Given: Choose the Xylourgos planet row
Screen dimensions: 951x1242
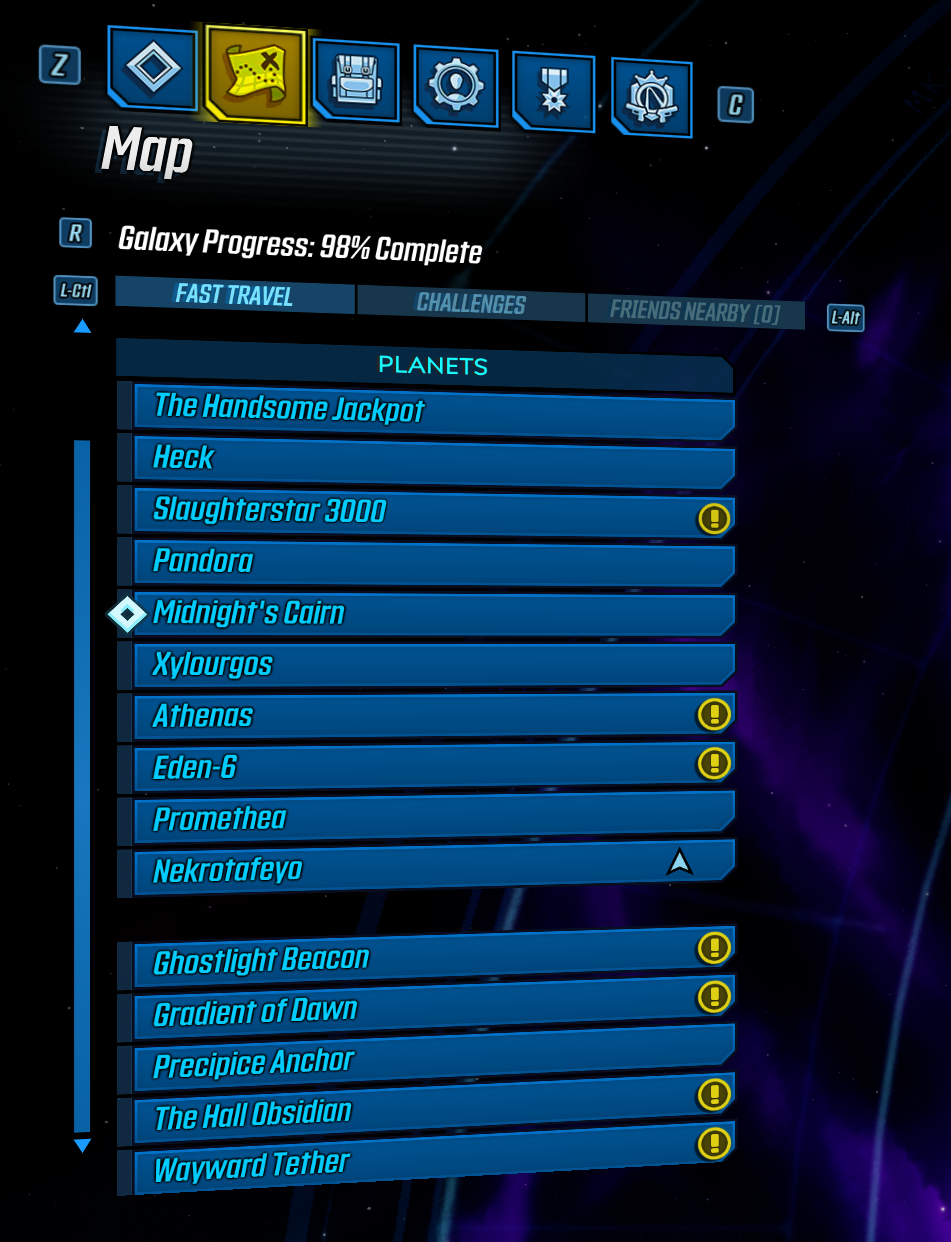Looking at the screenshot, I should 433,665.
